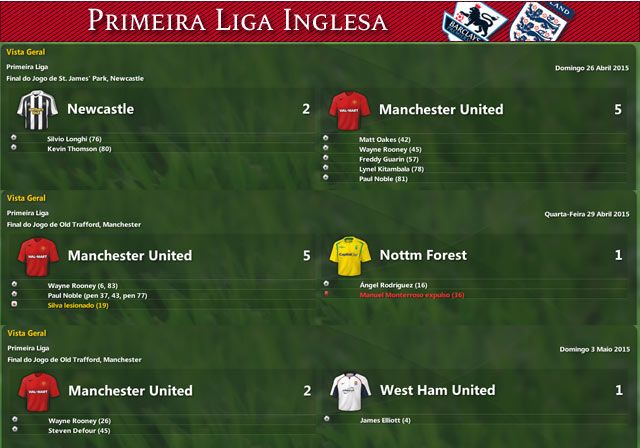This screenshot has width=640, height=448.
Task: Select the Nottm Forest team name
Action: pos(423,255)
